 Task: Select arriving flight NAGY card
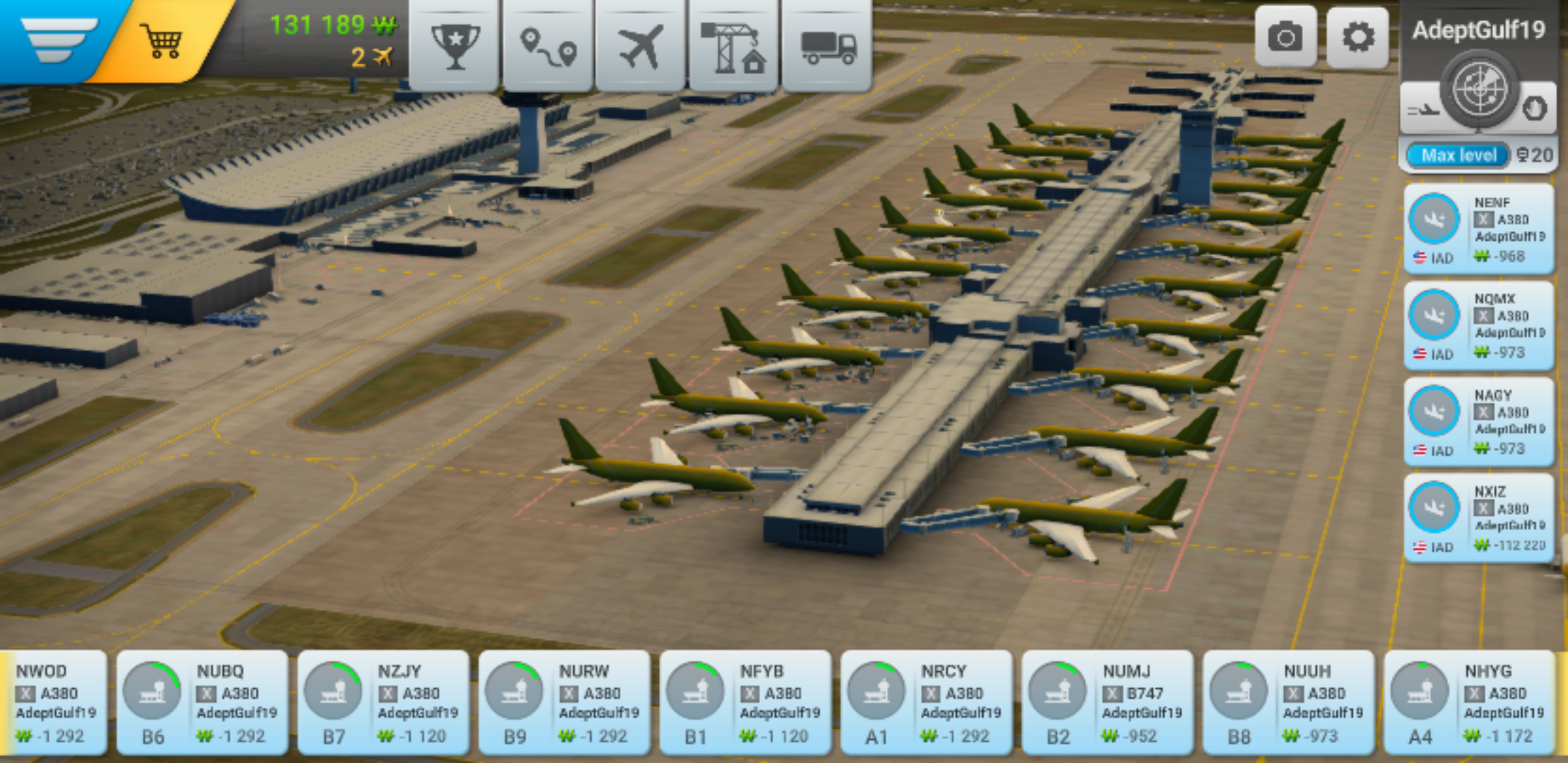tap(1479, 422)
